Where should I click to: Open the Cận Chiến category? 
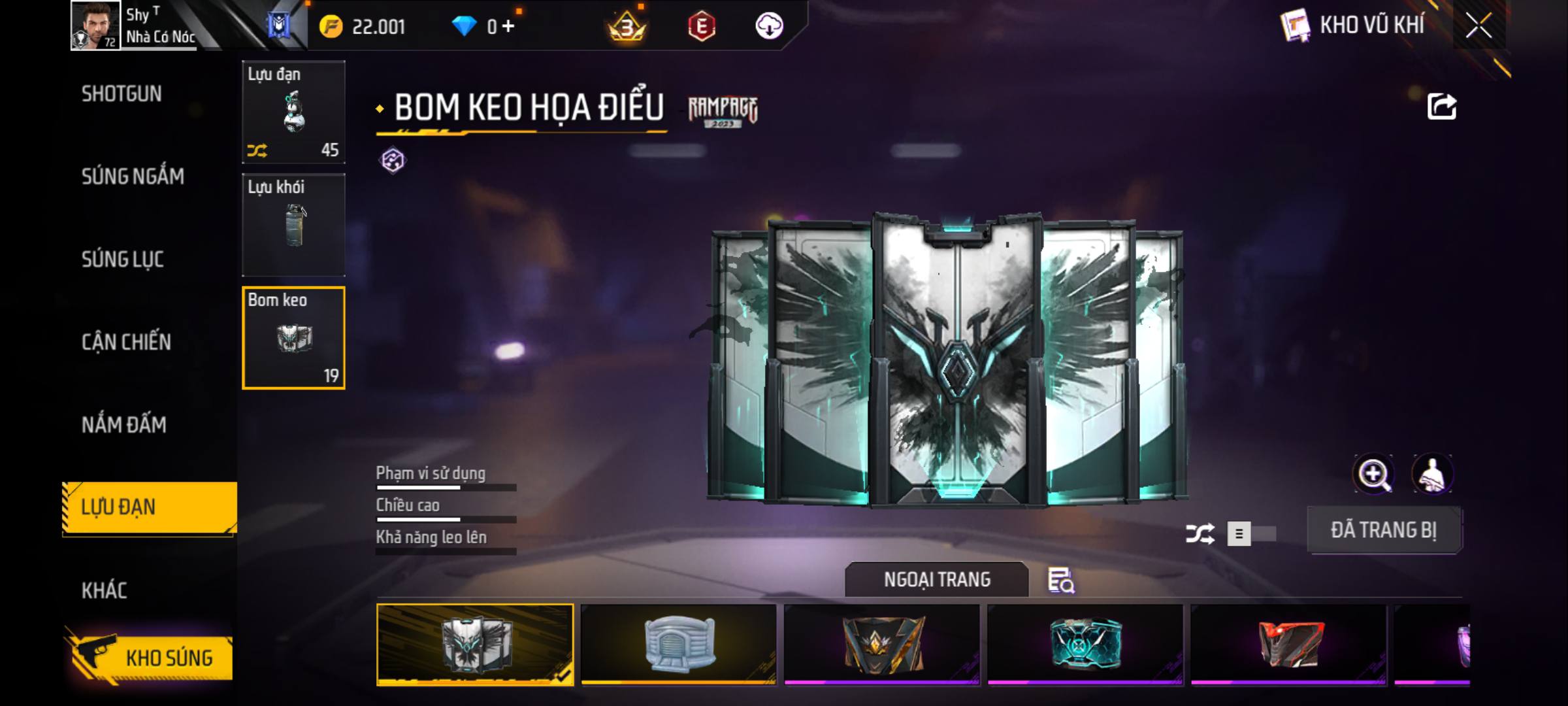126,342
